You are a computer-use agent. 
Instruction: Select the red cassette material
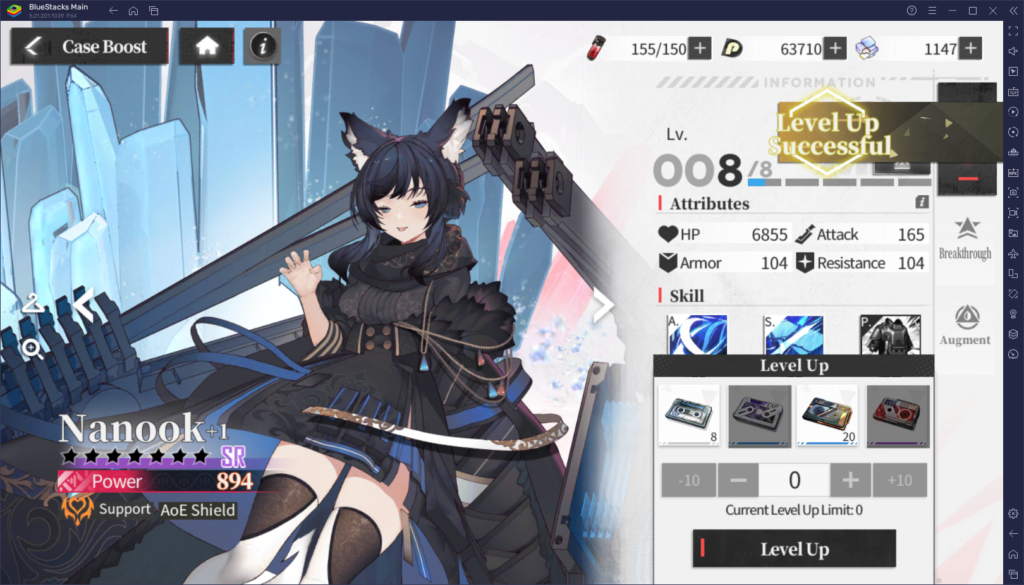click(896, 414)
